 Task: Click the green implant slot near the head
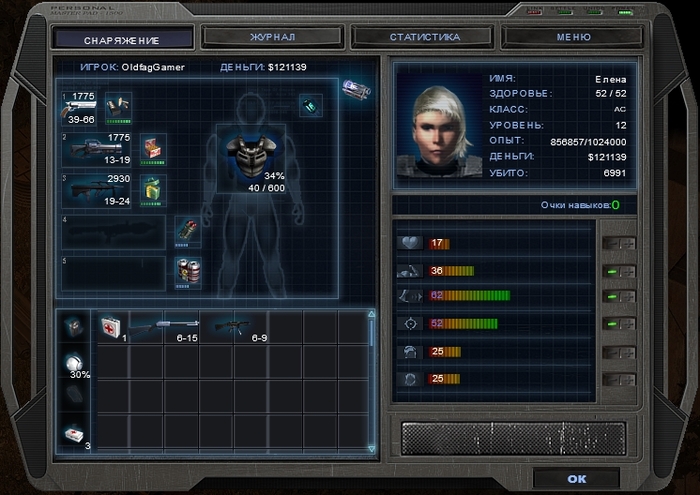[310, 105]
